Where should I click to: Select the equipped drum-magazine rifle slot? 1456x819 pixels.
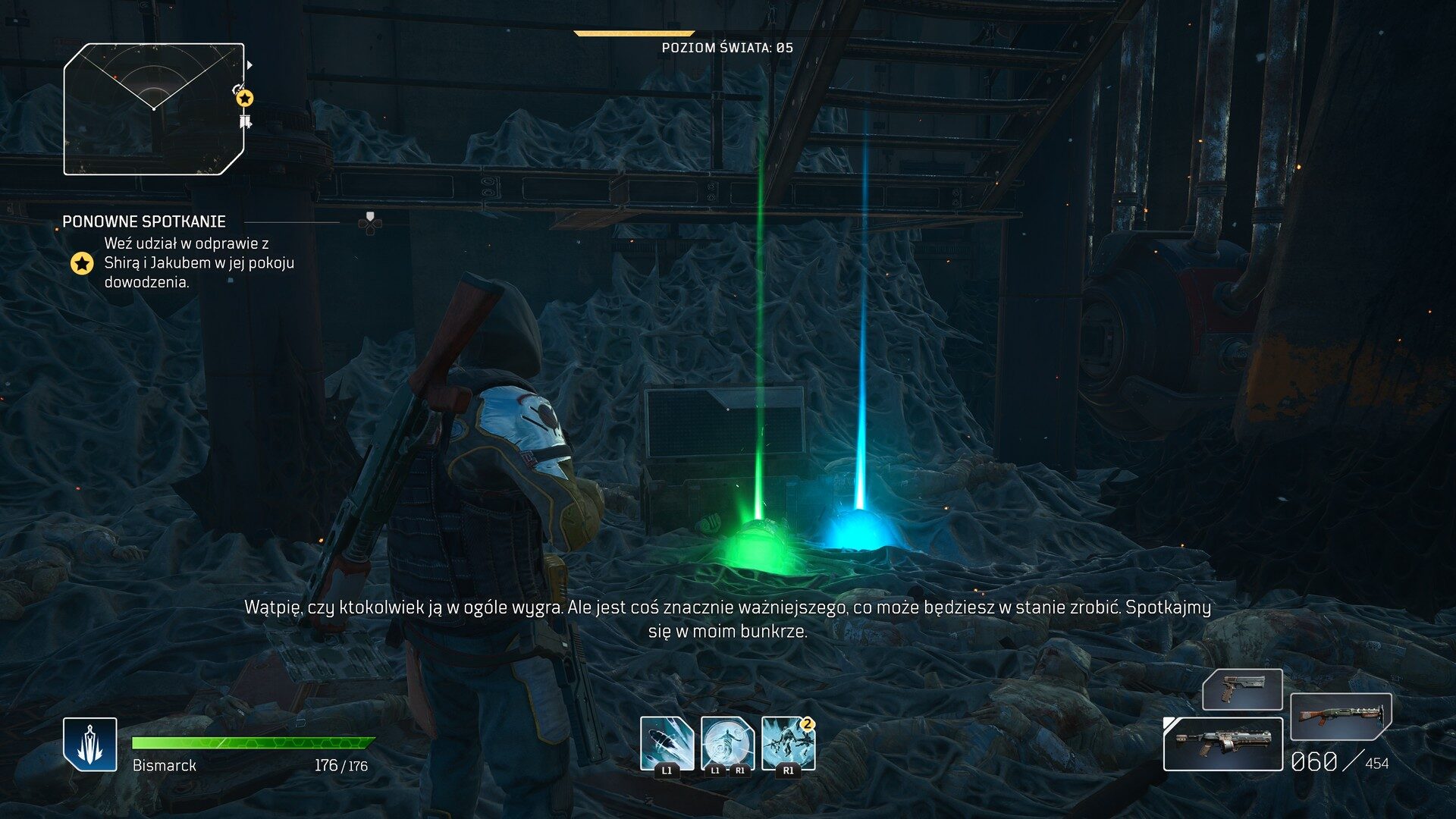click(1222, 744)
